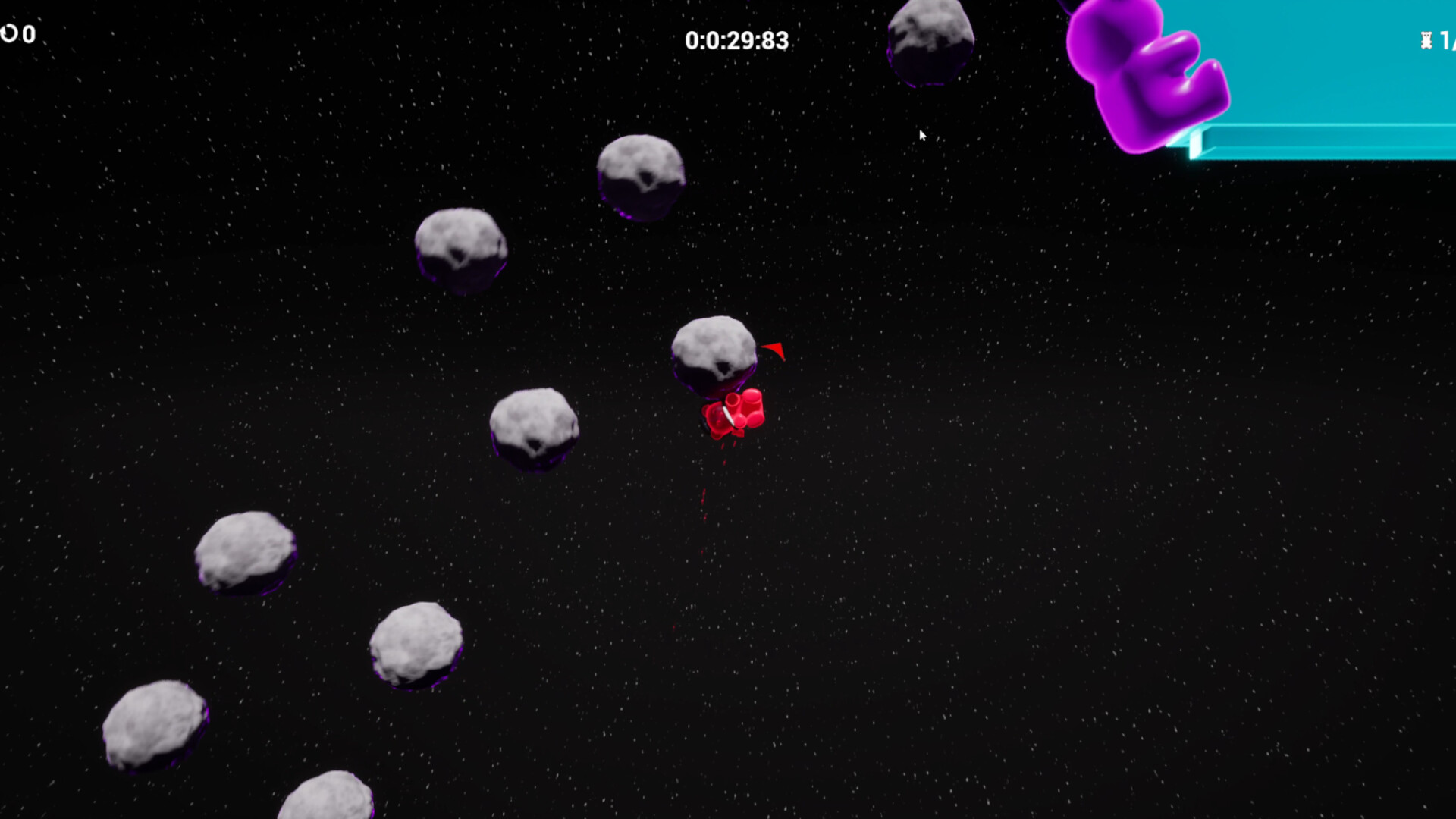Click the asteroid beneath the red flag
Image resolution: width=1456 pixels, height=819 pixels.
pos(713,353)
